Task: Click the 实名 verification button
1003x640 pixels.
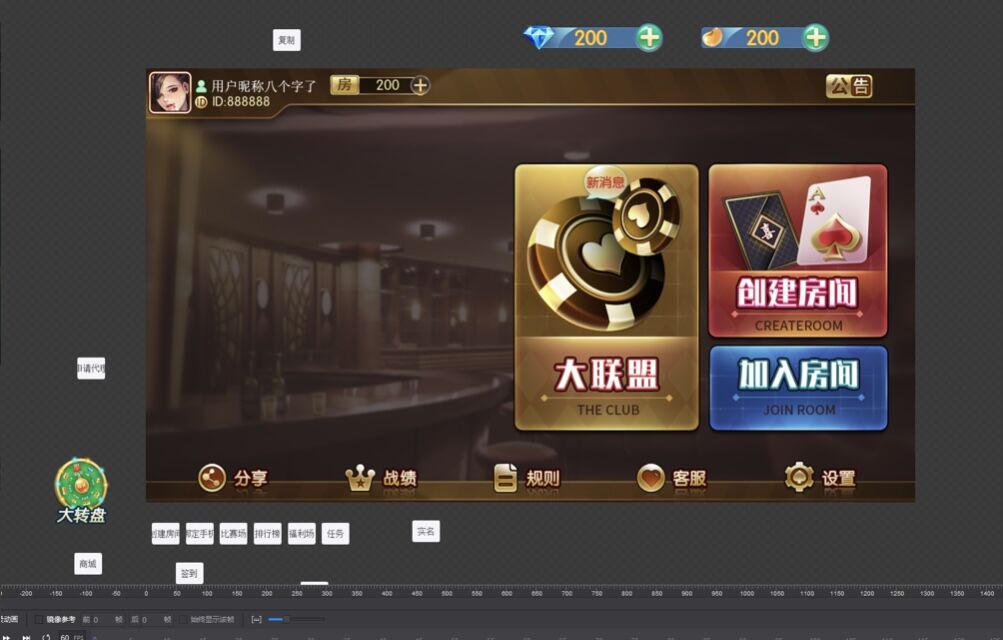Action: (x=426, y=532)
